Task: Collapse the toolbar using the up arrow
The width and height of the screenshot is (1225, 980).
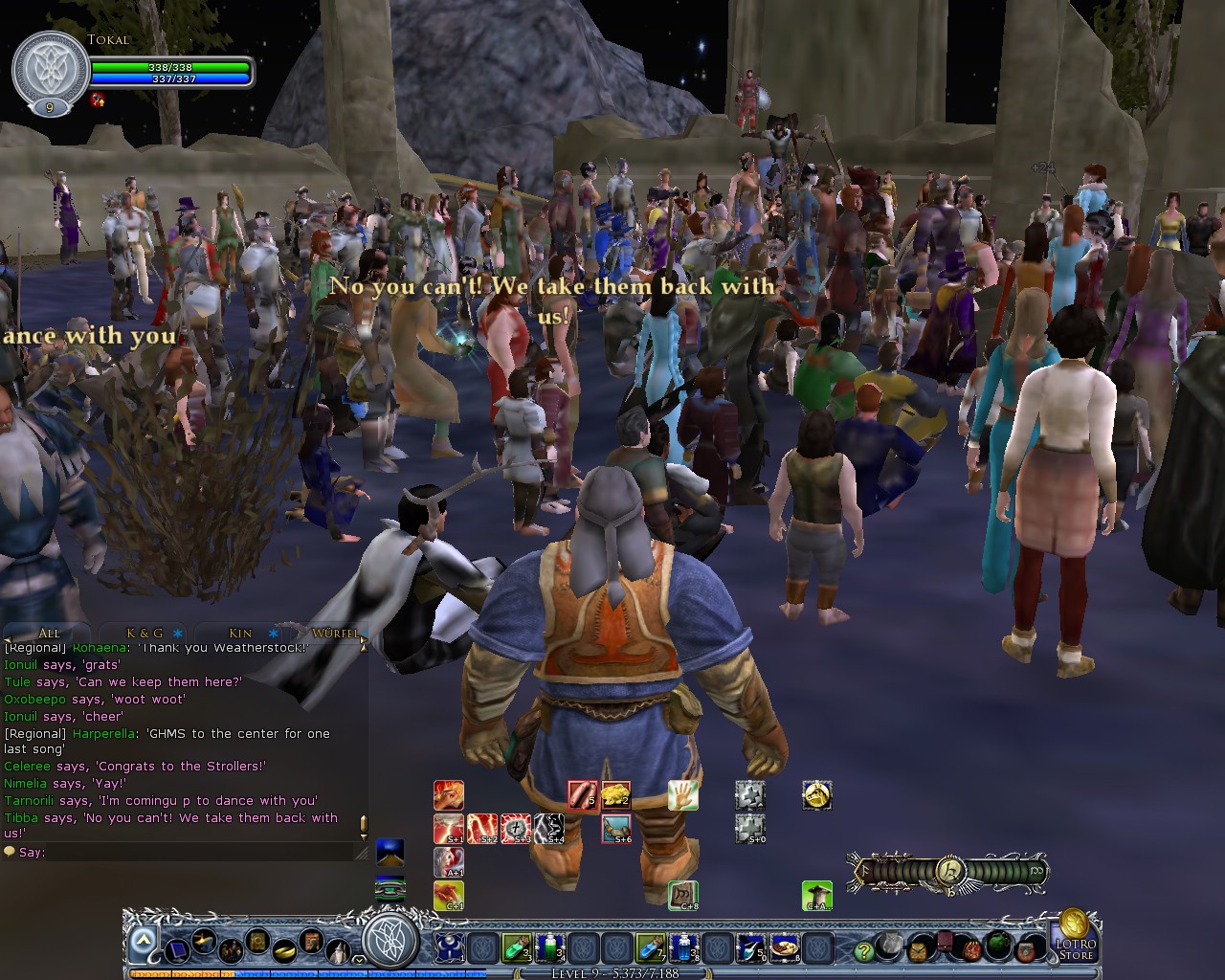Action: coord(145,938)
